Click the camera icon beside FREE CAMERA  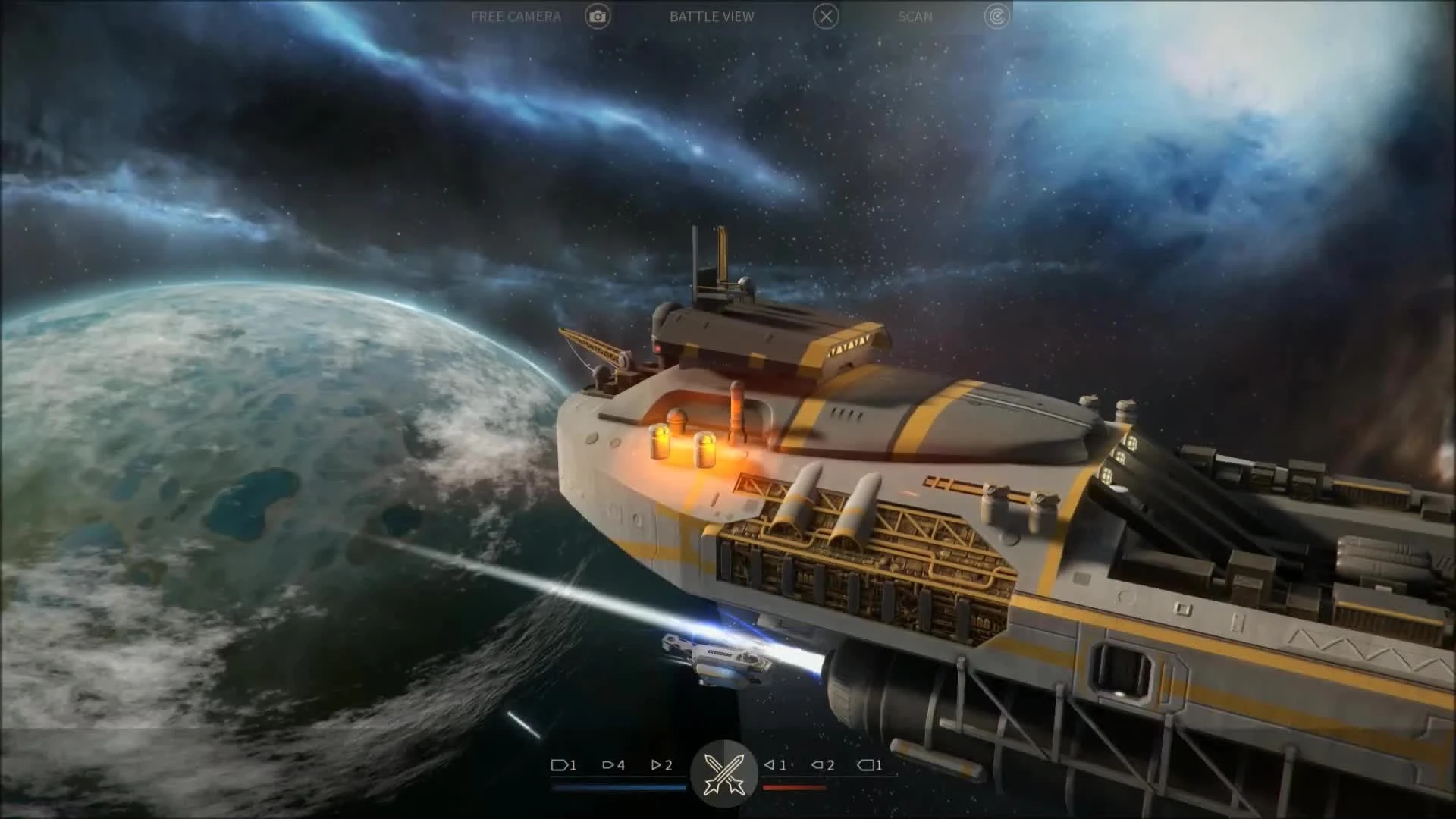point(598,16)
